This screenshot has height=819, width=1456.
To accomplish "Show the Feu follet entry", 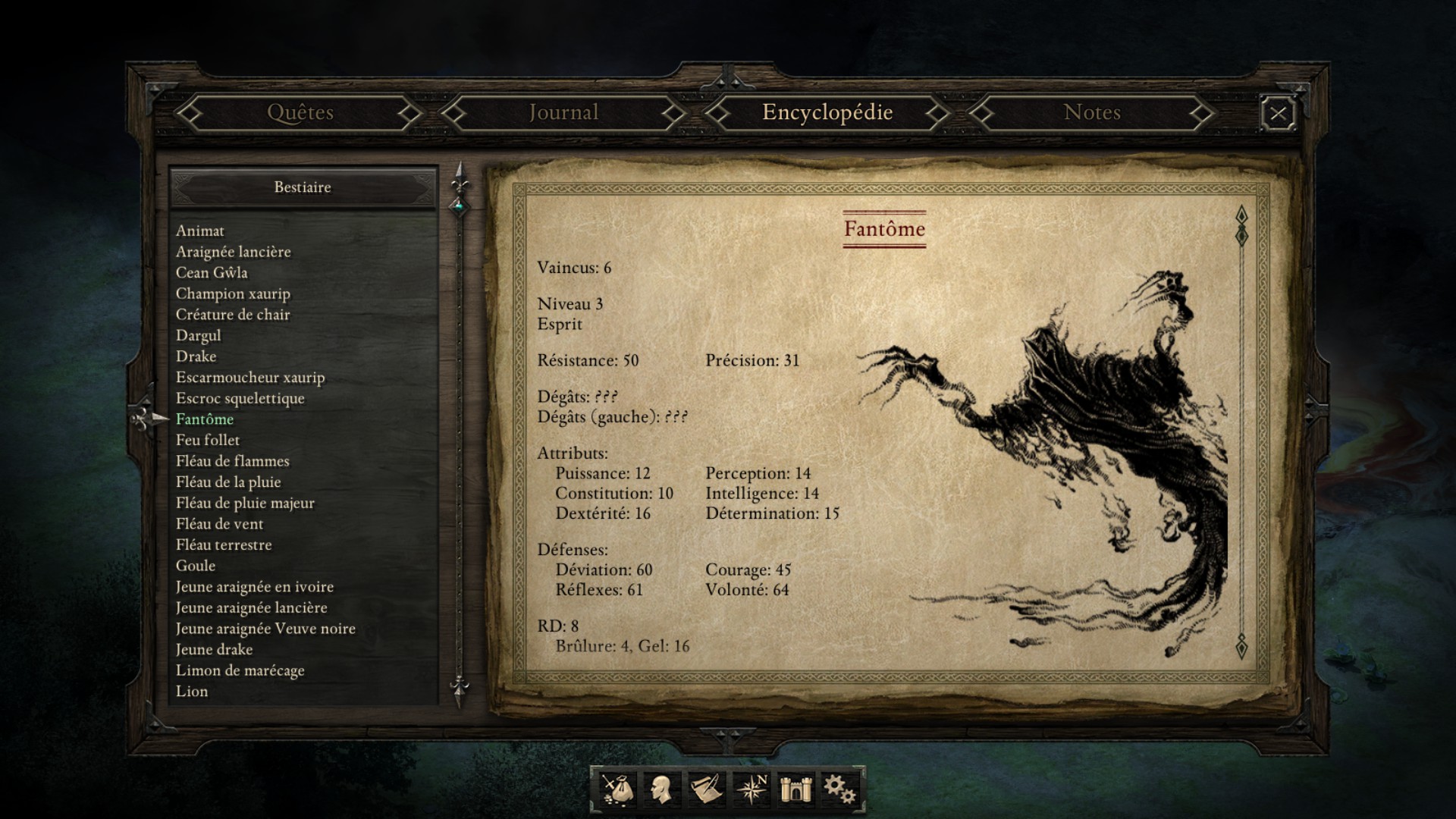I will point(208,440).
